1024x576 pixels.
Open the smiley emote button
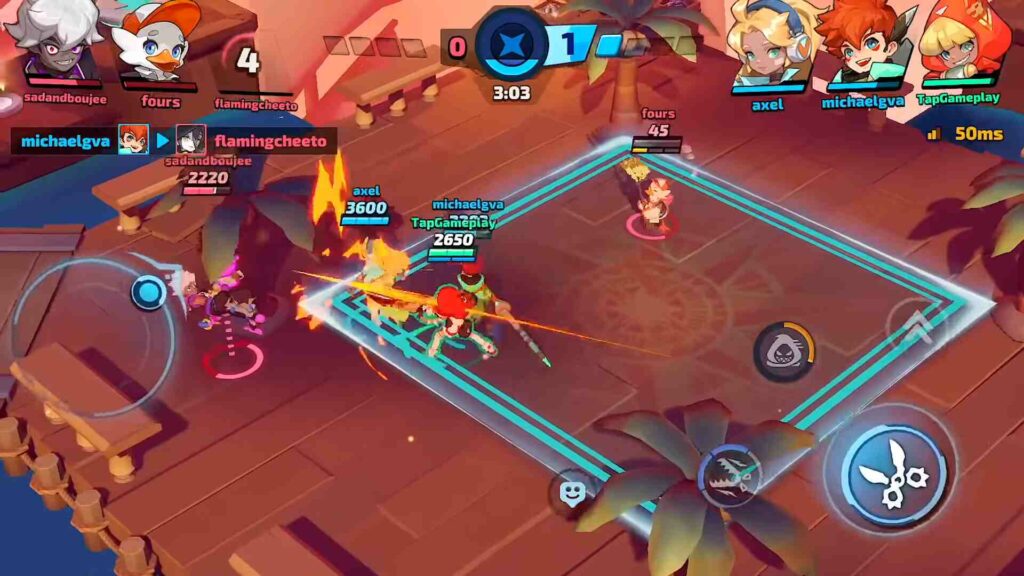(x=571, y=492)
